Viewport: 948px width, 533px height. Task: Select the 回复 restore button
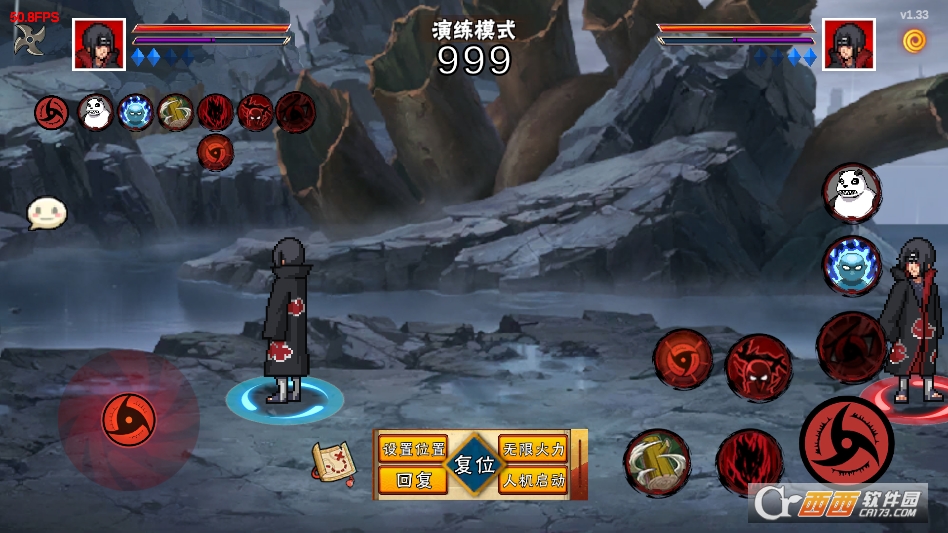pyautogui.click(x=413, y=480)
